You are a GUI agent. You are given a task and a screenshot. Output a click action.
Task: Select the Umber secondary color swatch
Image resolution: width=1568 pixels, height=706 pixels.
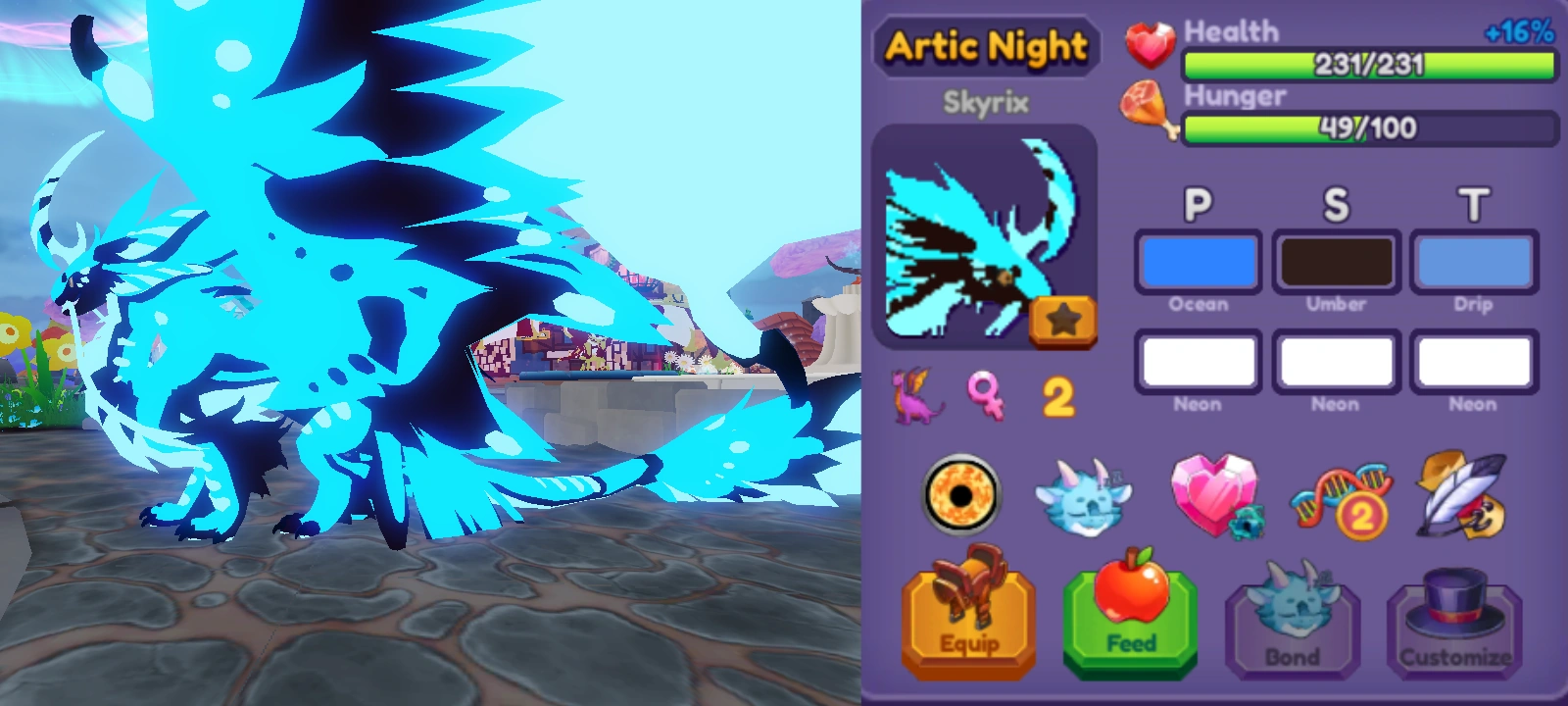tap(1335, 262)
